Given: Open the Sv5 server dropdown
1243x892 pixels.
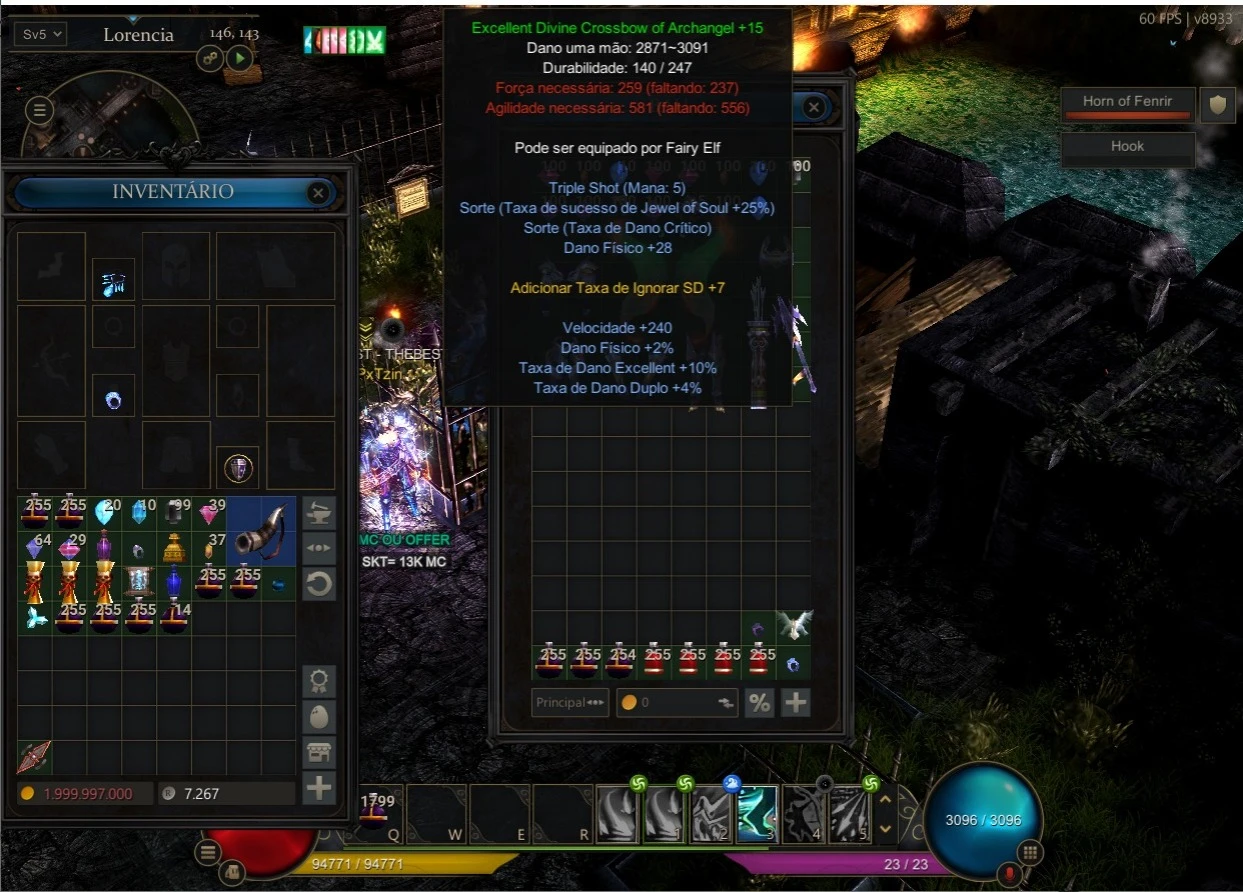Looking at the screenshot, I should (x=41, y=34).
